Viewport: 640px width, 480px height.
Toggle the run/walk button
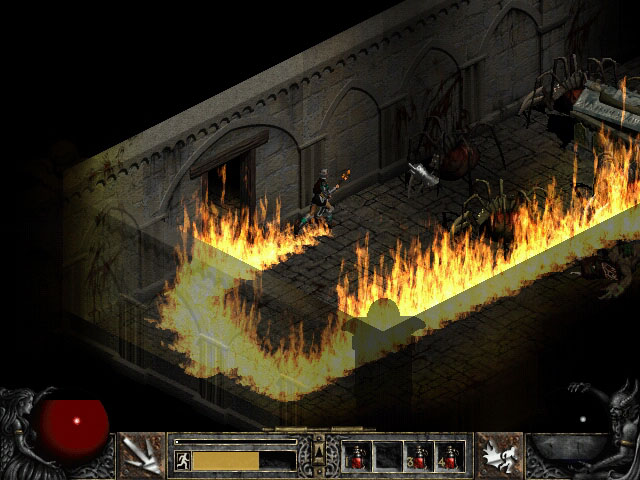point(183,460)
